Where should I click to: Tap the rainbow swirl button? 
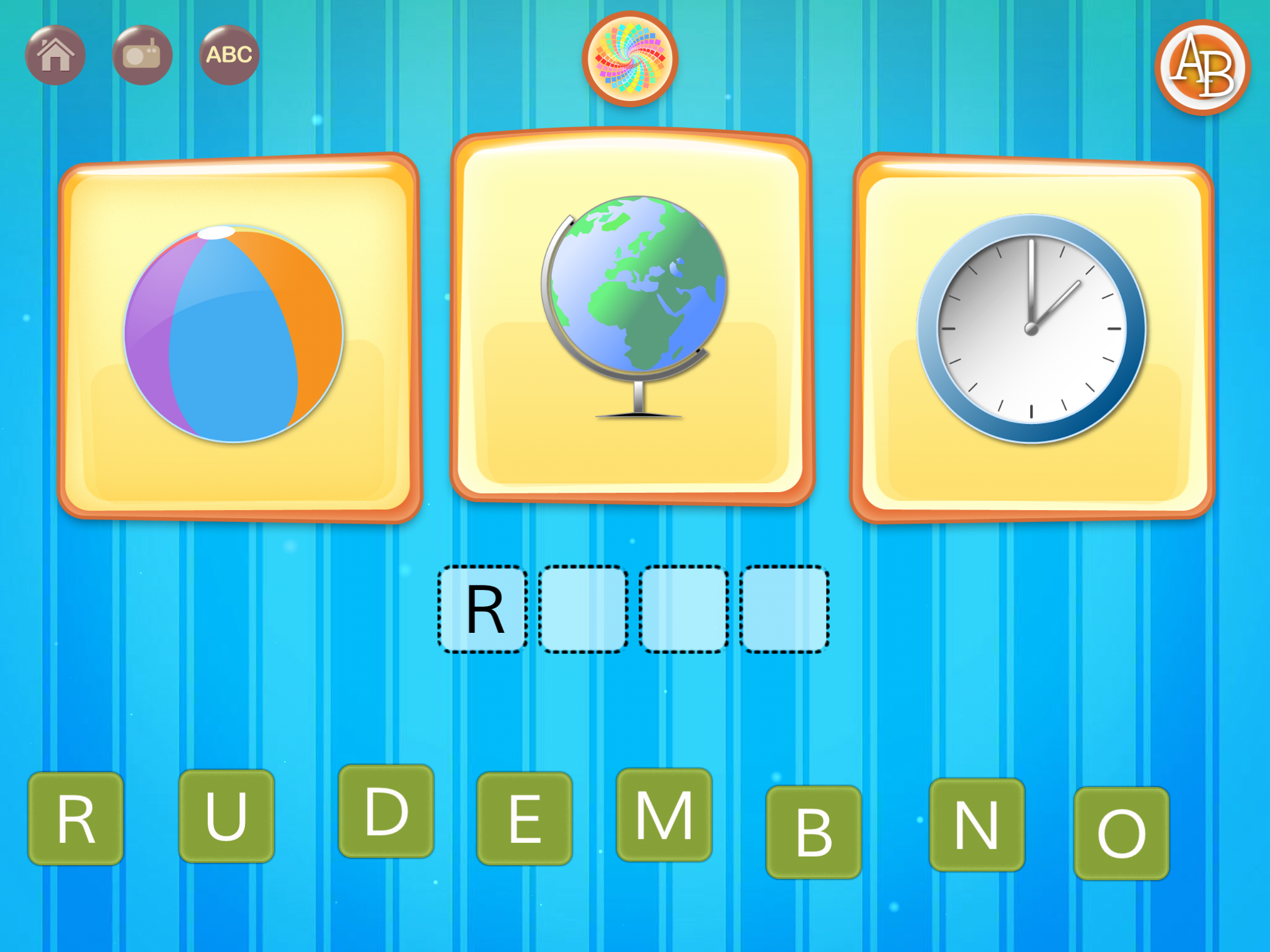(629, 59)
